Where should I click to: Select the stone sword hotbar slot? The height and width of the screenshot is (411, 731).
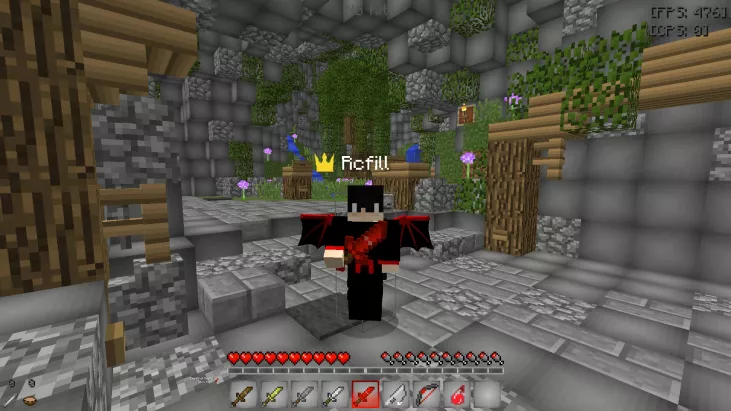(305, 395)
